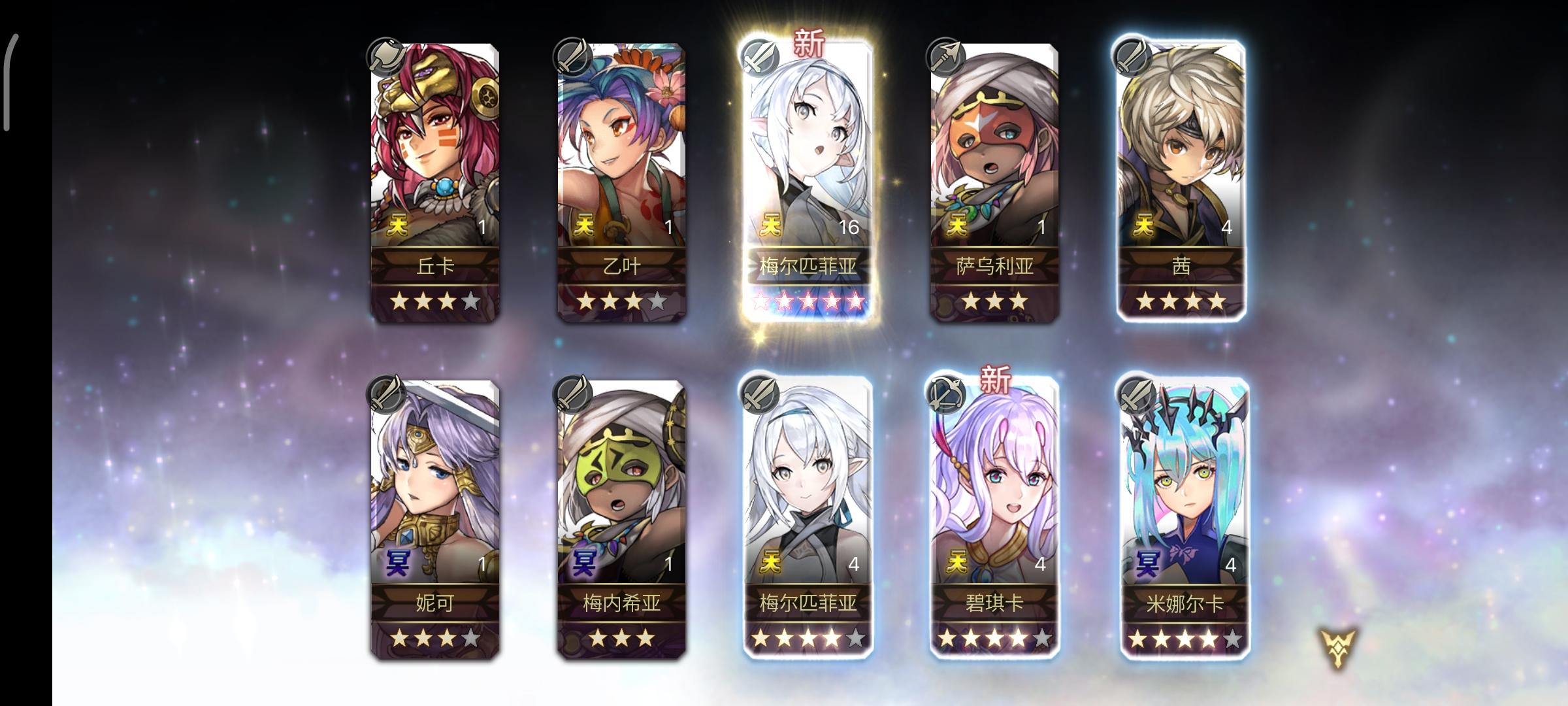Click the sword icon on 梅内希亚's card
The height and width of the screenshot is (706, 1568).
point(574,394)
